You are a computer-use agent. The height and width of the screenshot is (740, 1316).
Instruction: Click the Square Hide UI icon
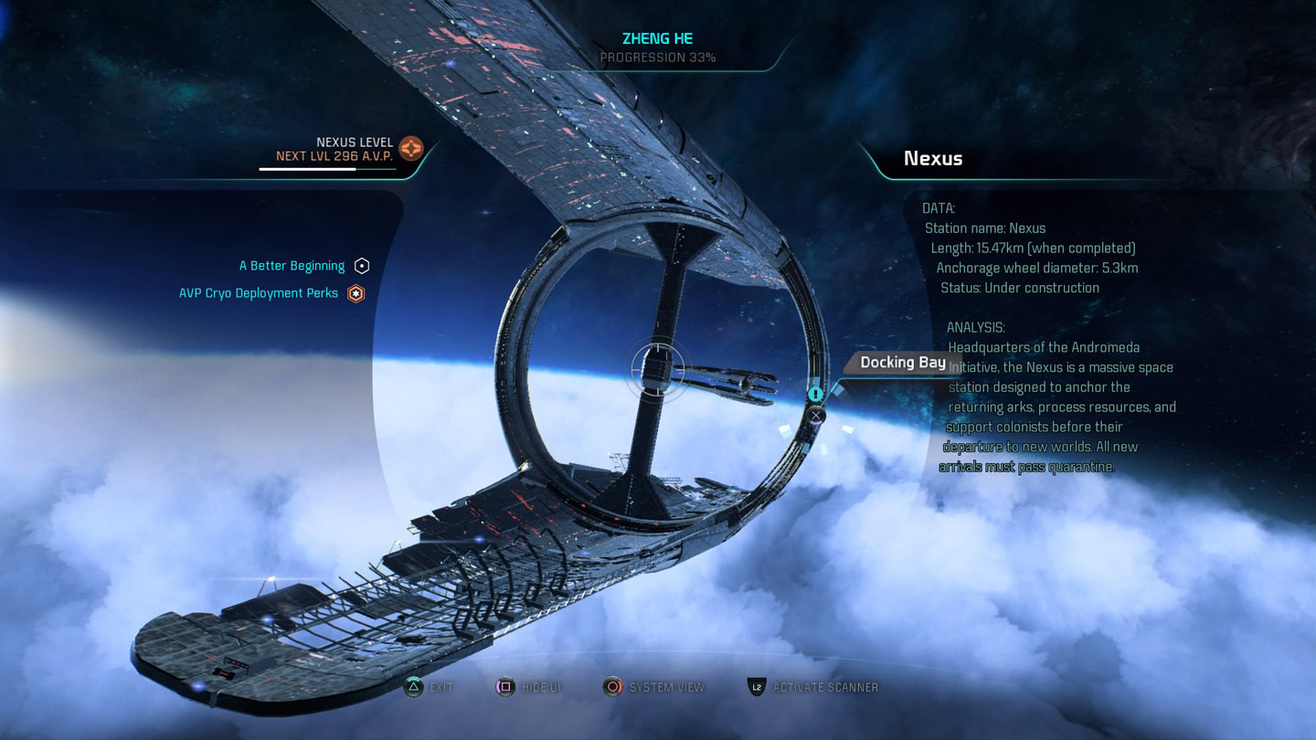coord(504,687)
